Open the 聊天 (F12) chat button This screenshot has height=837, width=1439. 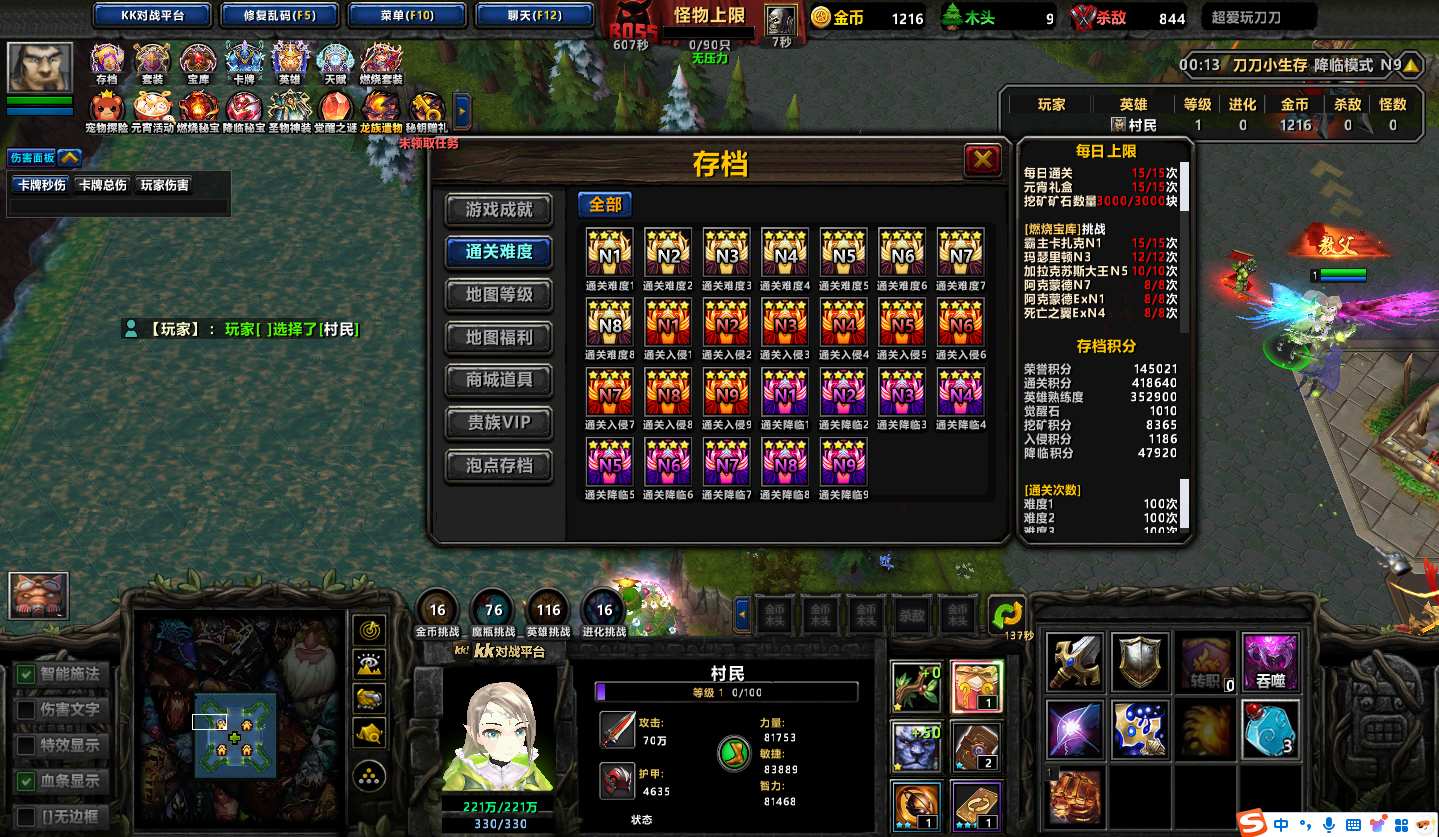point(533,16)
